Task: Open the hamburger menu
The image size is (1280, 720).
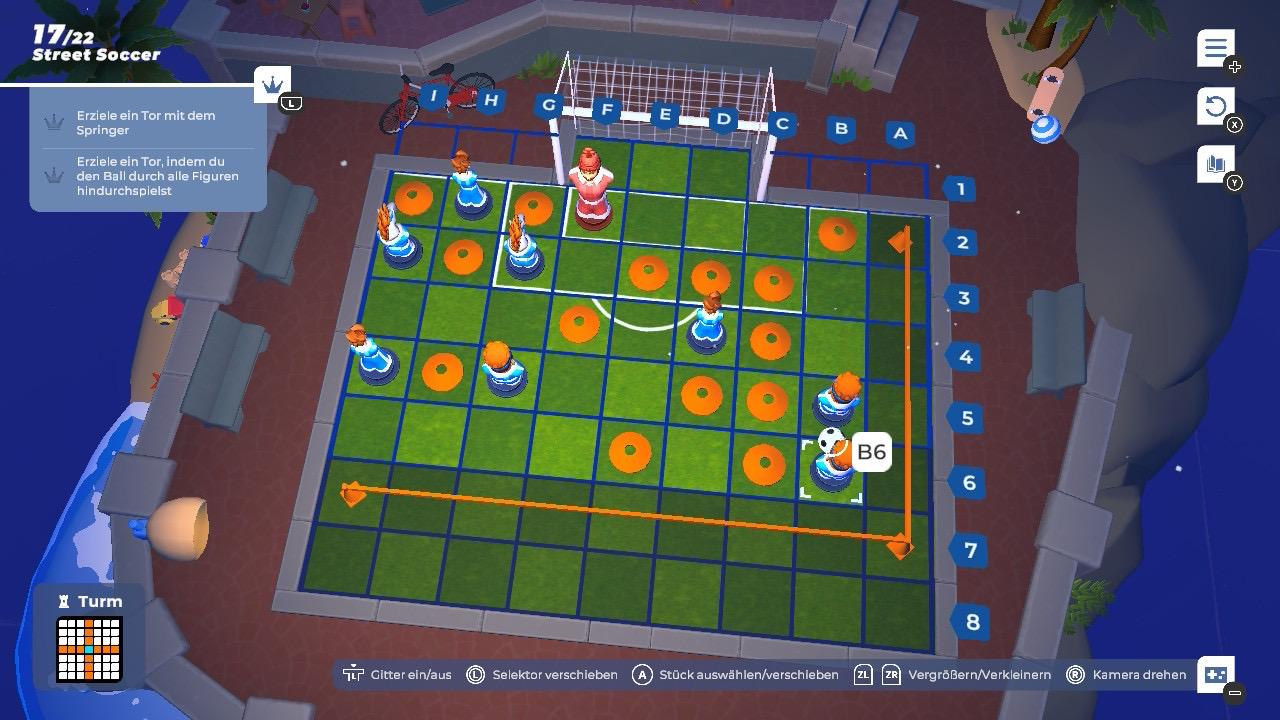Action: click(x=1215, y=48)
